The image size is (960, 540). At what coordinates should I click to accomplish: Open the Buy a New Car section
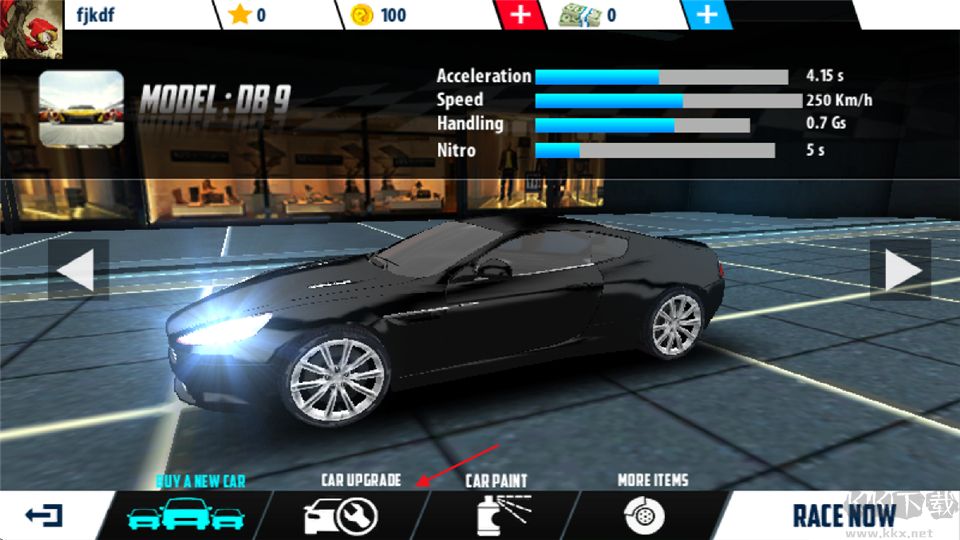(185, 515)
